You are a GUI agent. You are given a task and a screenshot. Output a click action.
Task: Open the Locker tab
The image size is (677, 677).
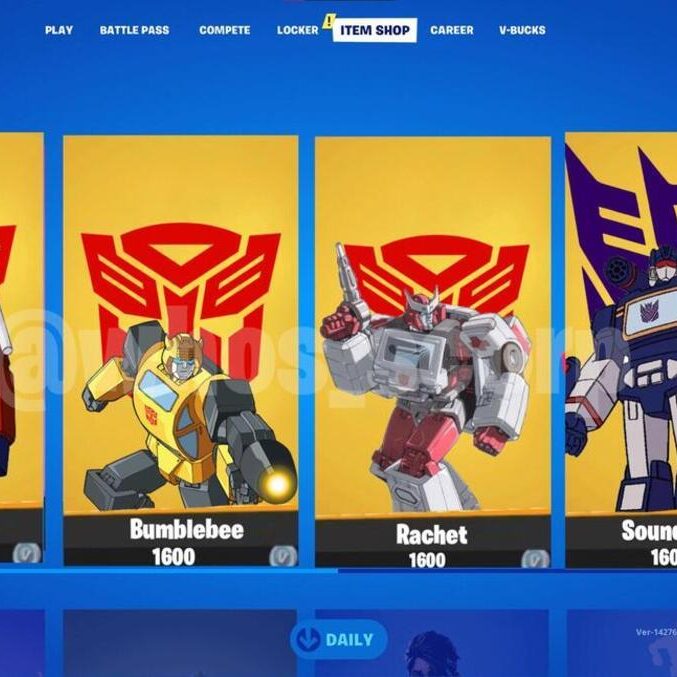click(x=297, y=30)
